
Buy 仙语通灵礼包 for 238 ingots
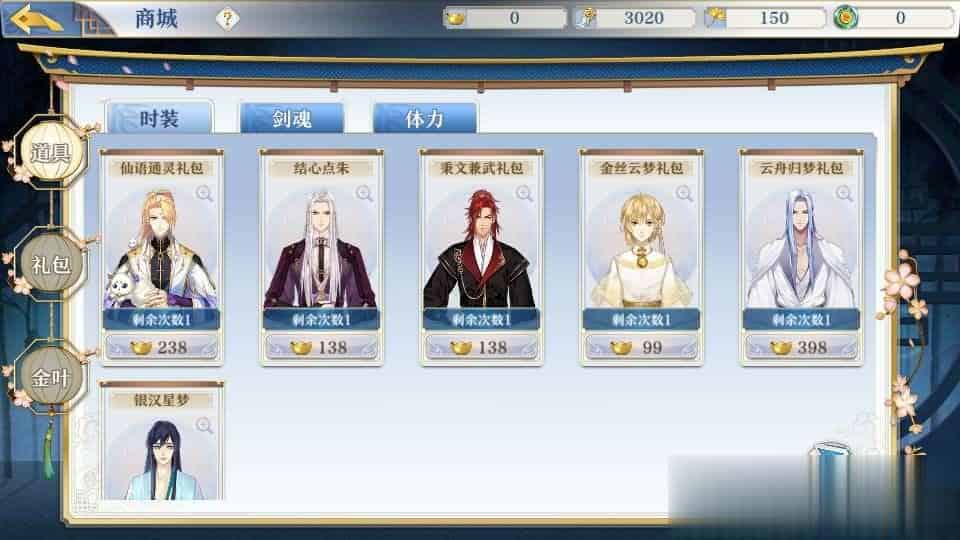pos(161,348)
